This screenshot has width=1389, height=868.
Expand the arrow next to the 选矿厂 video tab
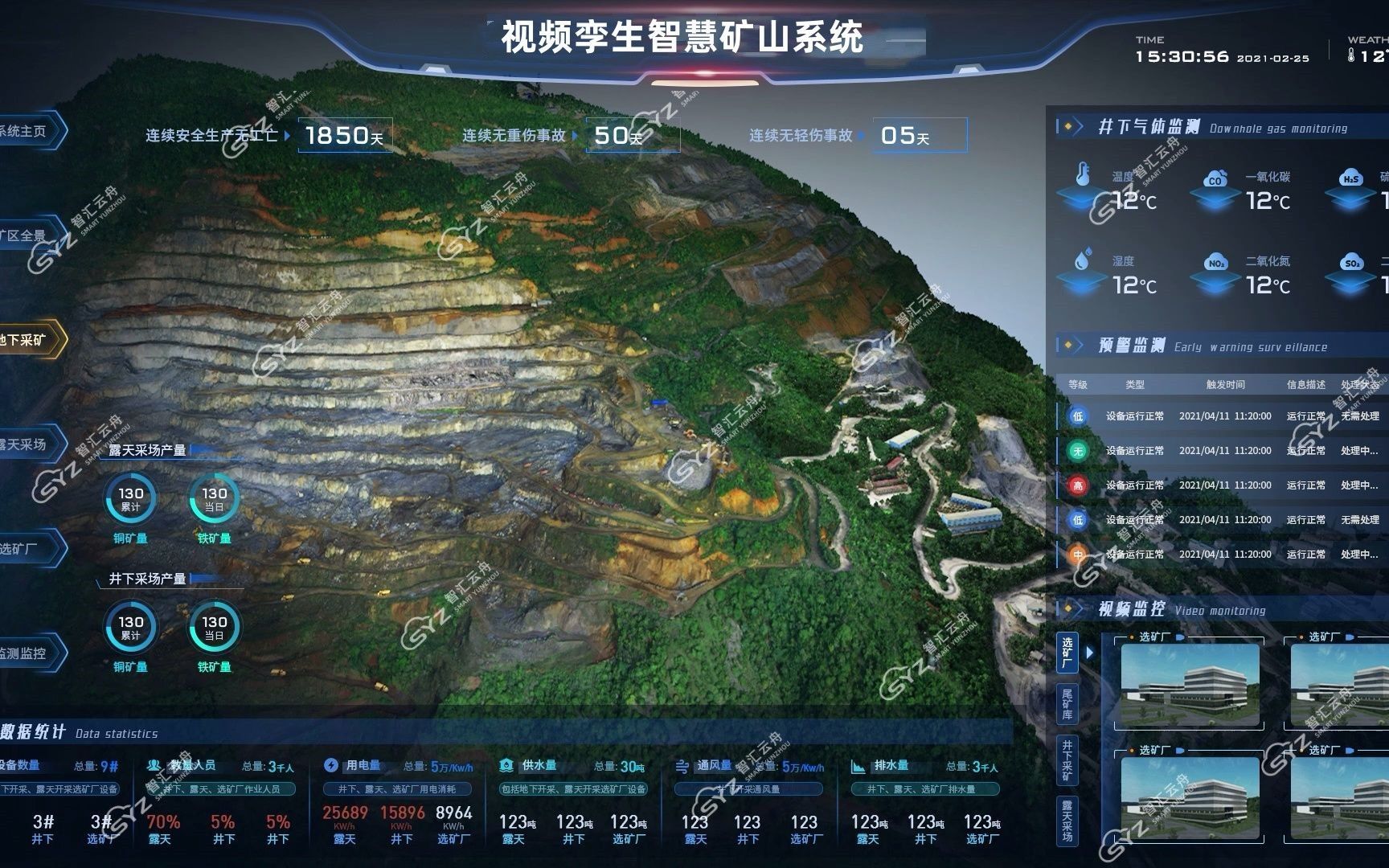pos(1089,653)
